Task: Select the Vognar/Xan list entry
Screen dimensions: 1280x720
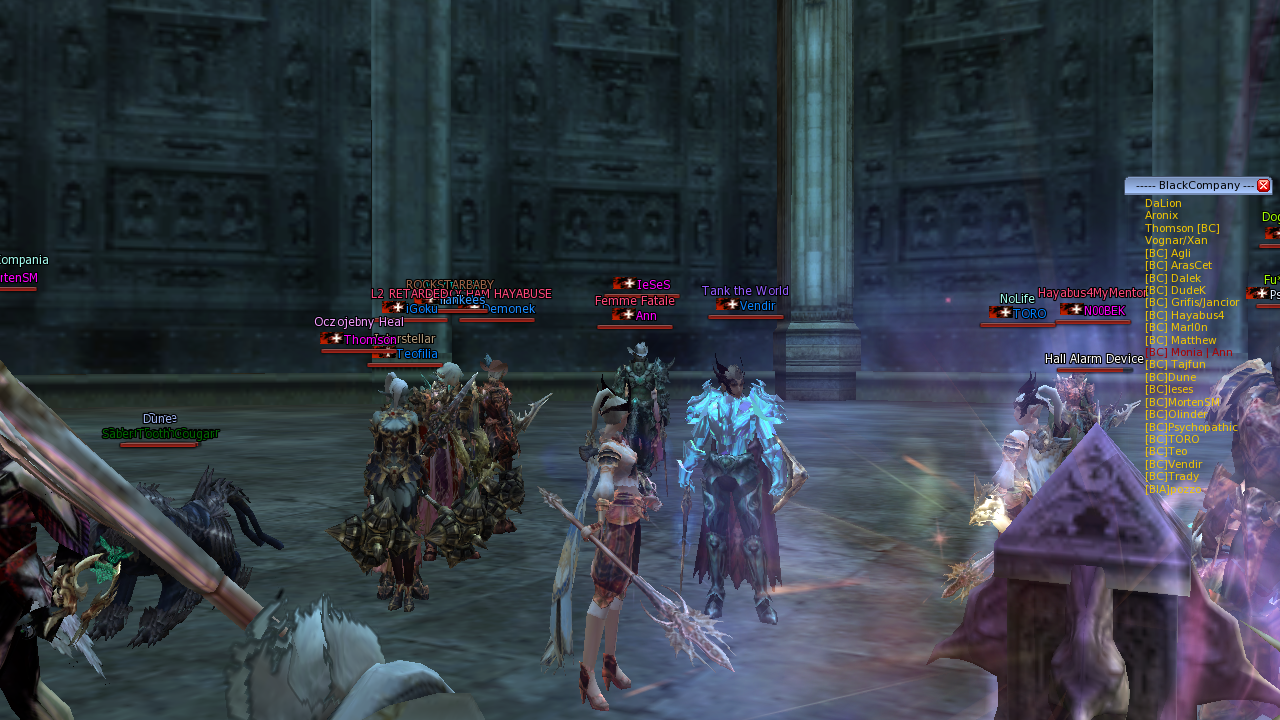Action: tap(1176, 241)
